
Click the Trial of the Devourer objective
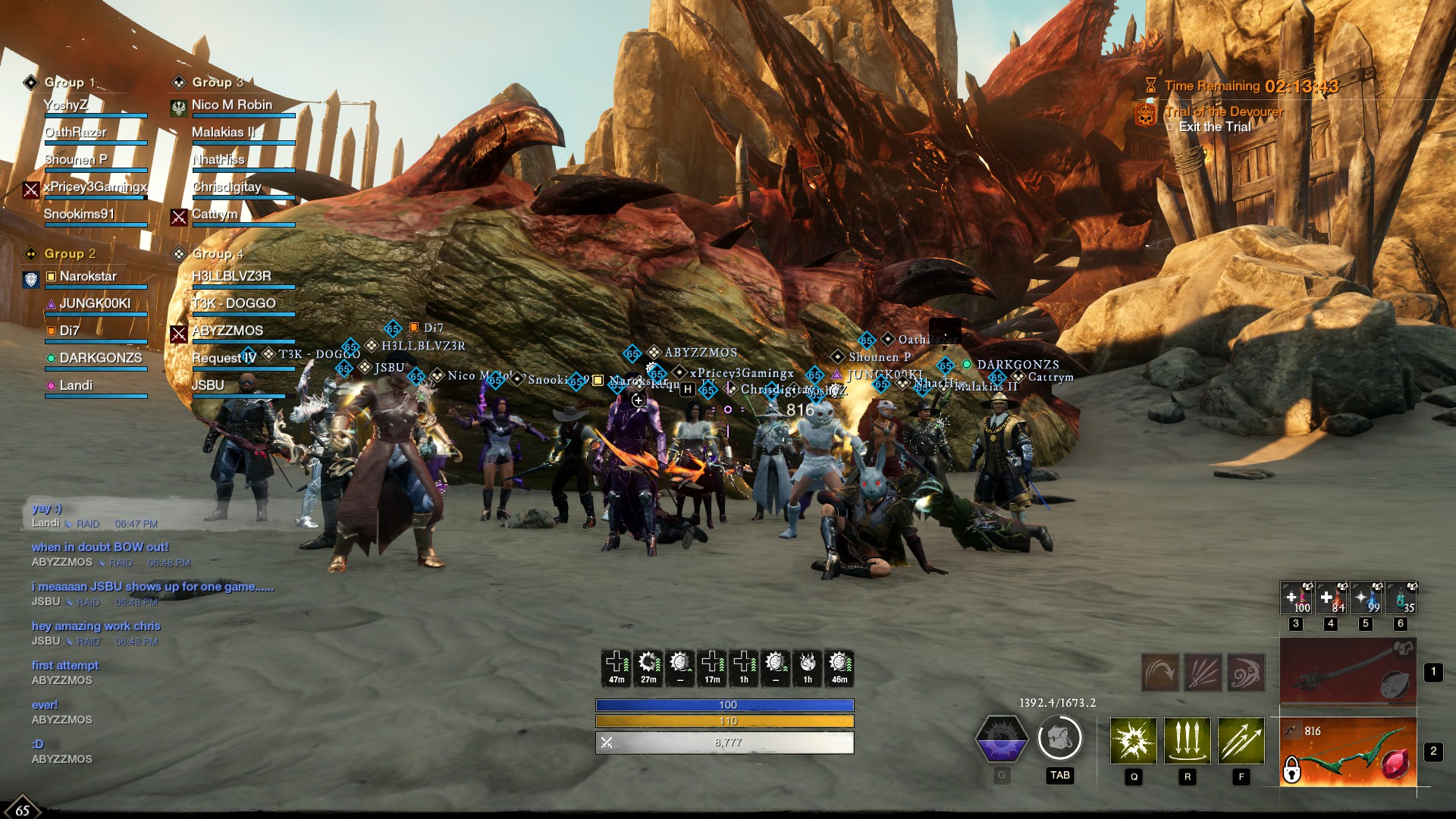click(x=1224, y=112)
